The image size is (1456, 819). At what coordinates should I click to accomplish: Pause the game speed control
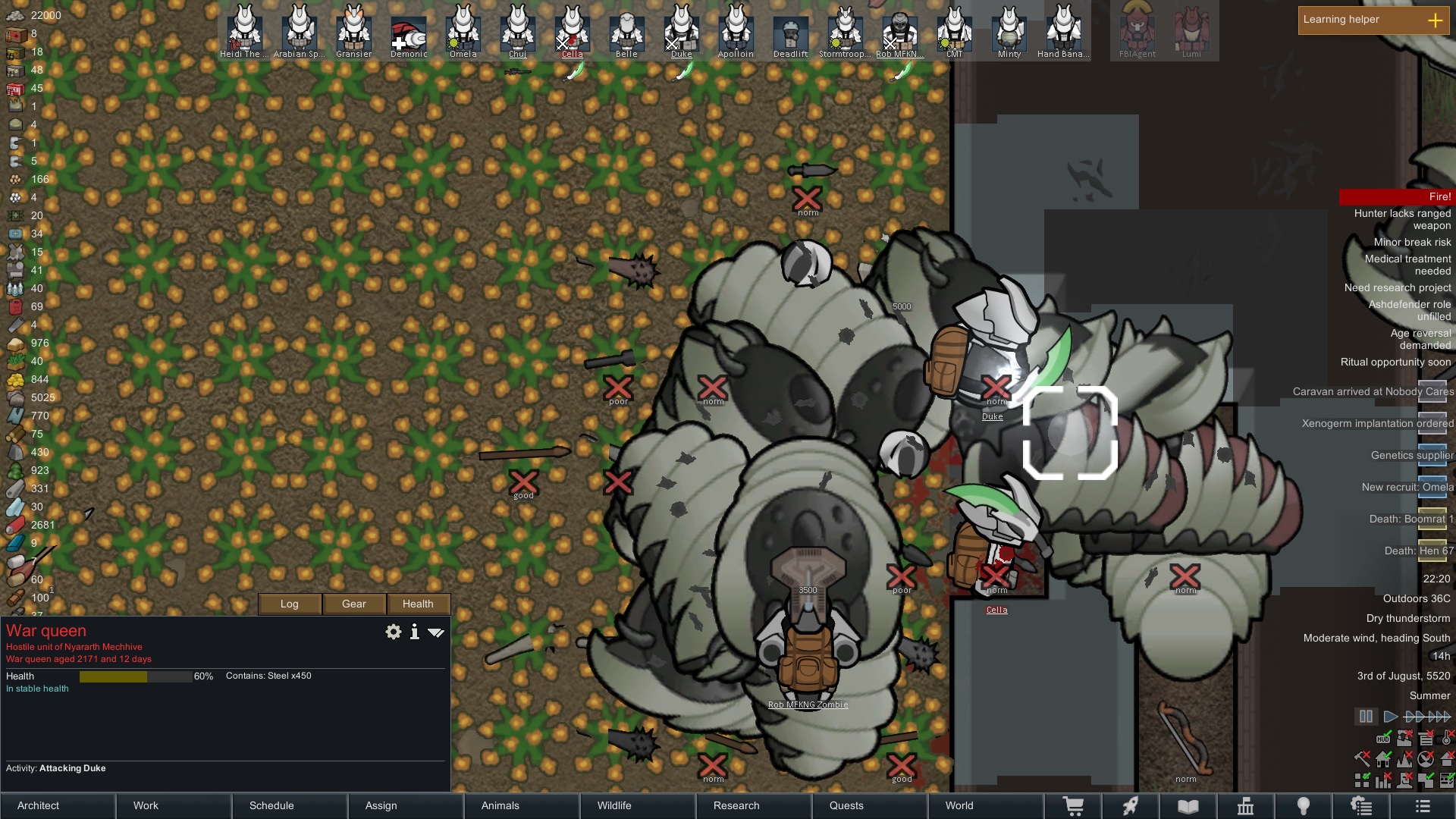[x=1366, y=717]
